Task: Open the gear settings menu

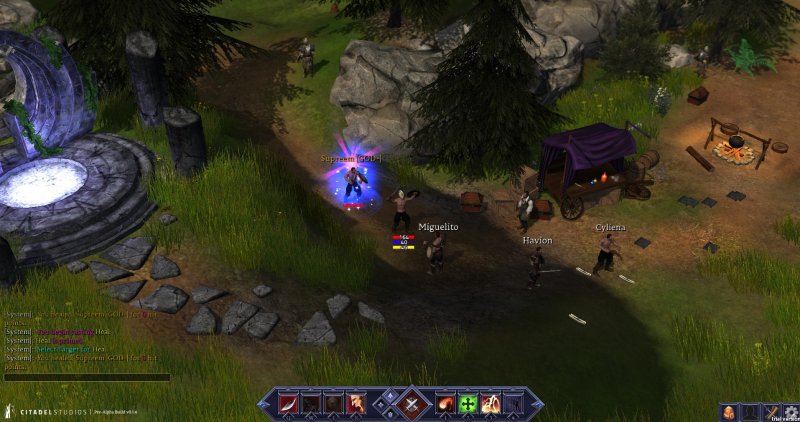Action: [x=790, y=411]
